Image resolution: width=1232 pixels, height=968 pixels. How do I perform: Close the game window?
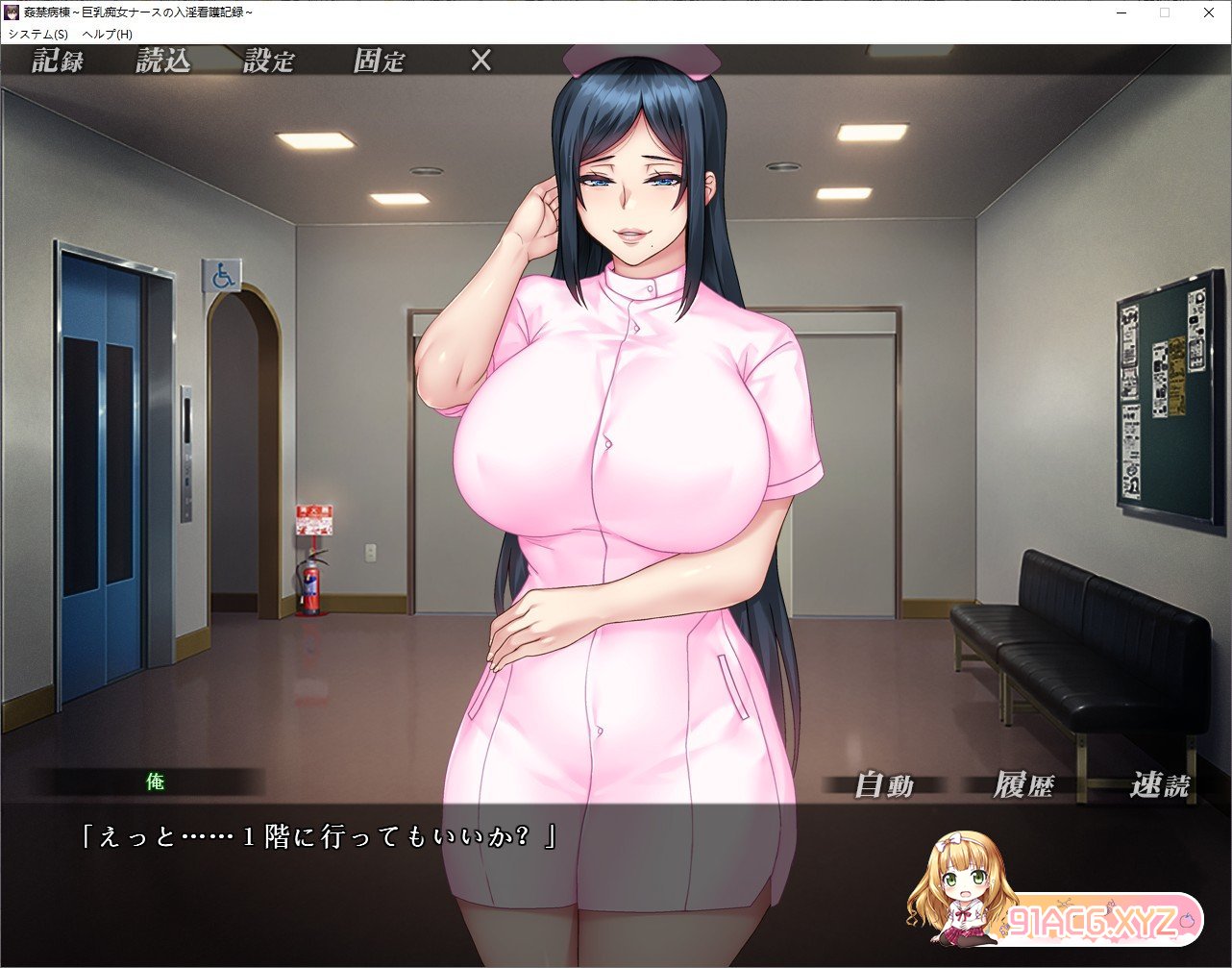tap(1209, 12)
